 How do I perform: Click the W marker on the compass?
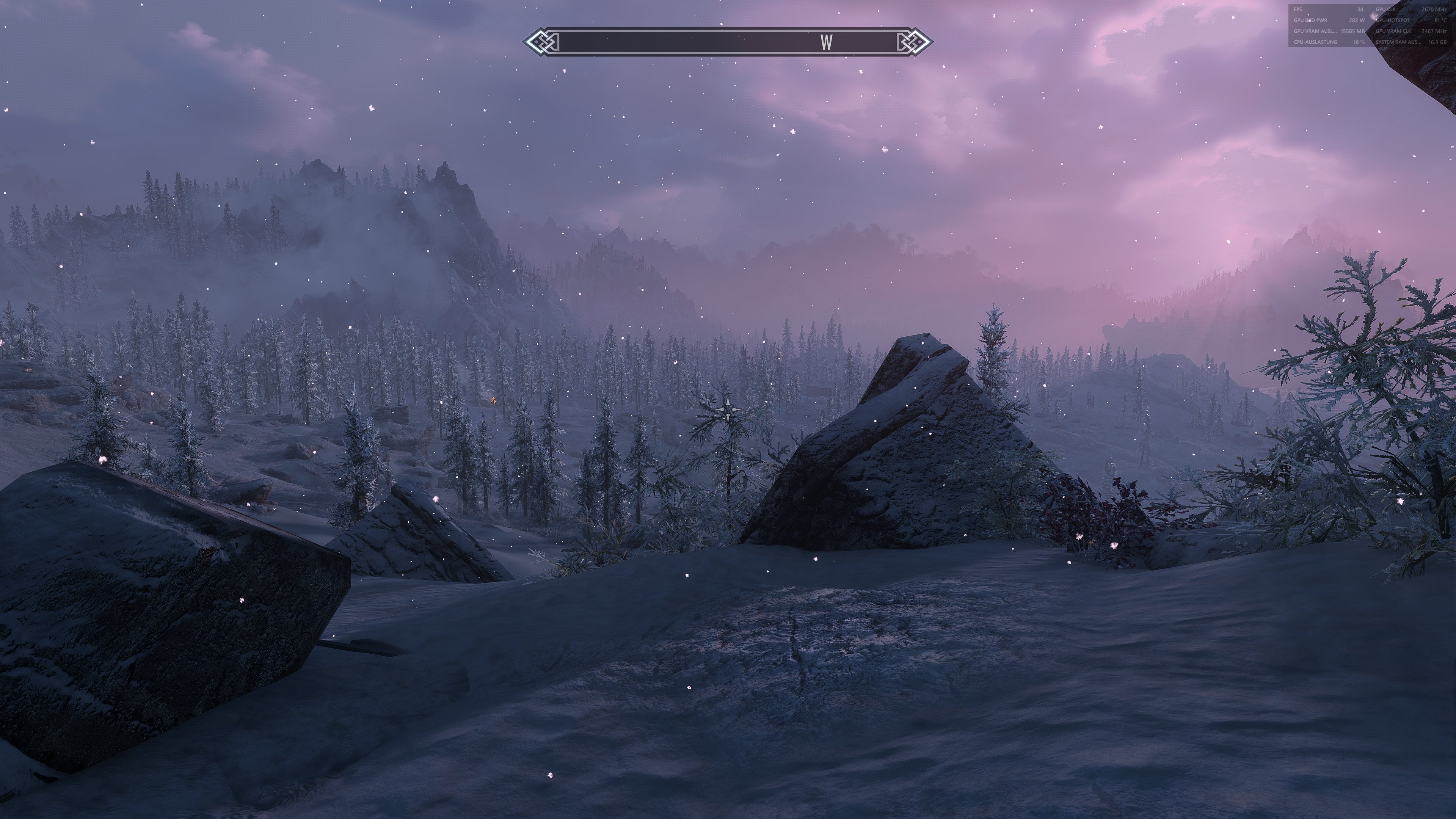point(826,42)
